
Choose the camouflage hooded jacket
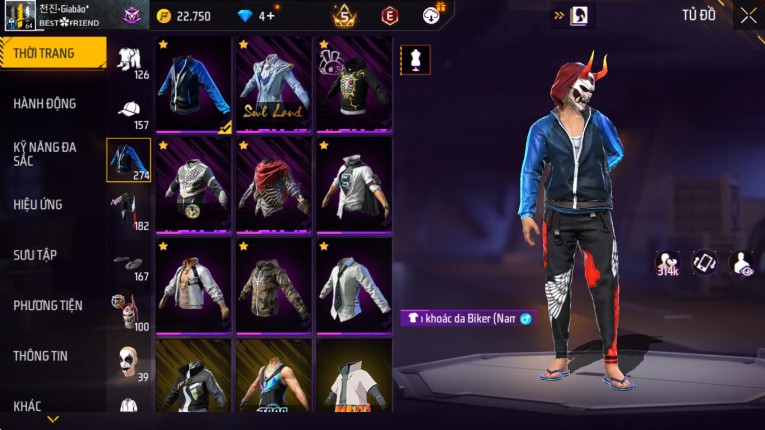(273, 284)
